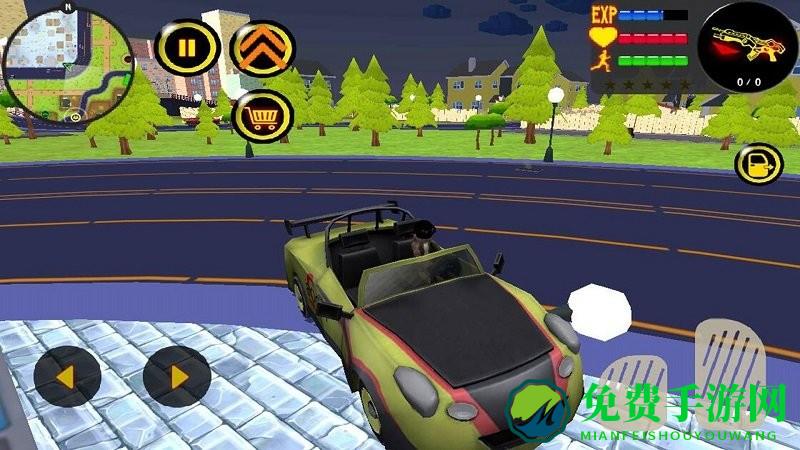The width and height of the screenshot is (800, 450).
Task: Steer right with the right arrow button
Action: coord(176,377)
